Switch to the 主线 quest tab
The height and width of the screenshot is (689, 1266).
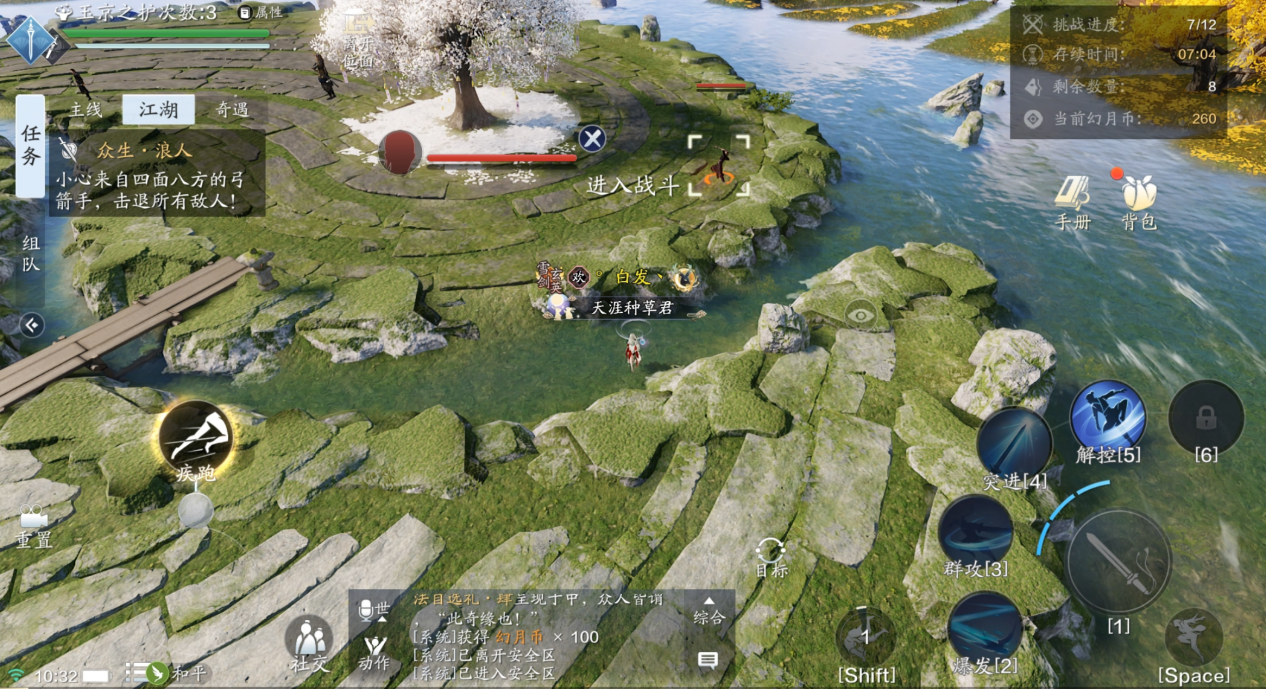pos(85,110)
